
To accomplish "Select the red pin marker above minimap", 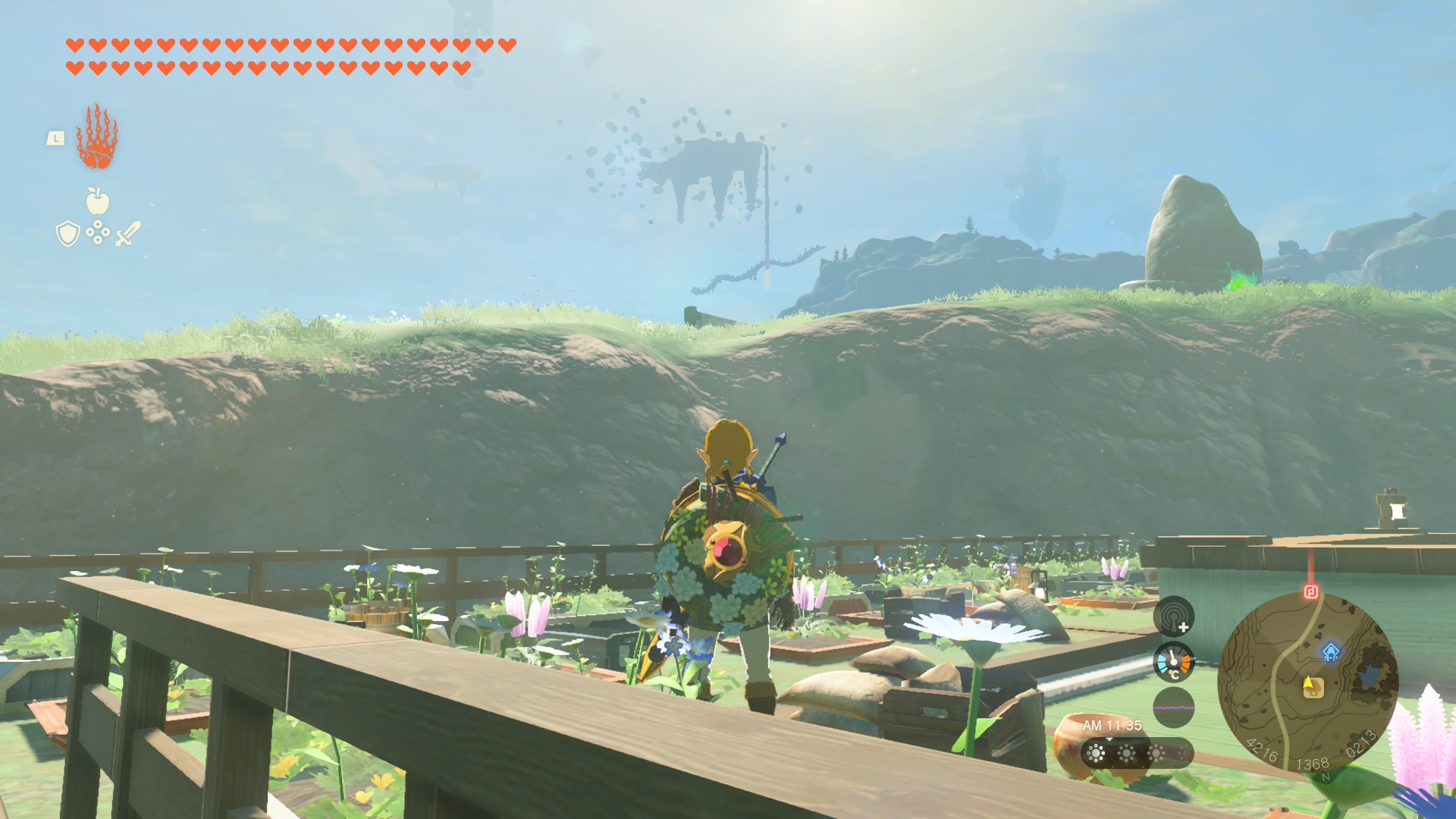I will click(1310, 591).
